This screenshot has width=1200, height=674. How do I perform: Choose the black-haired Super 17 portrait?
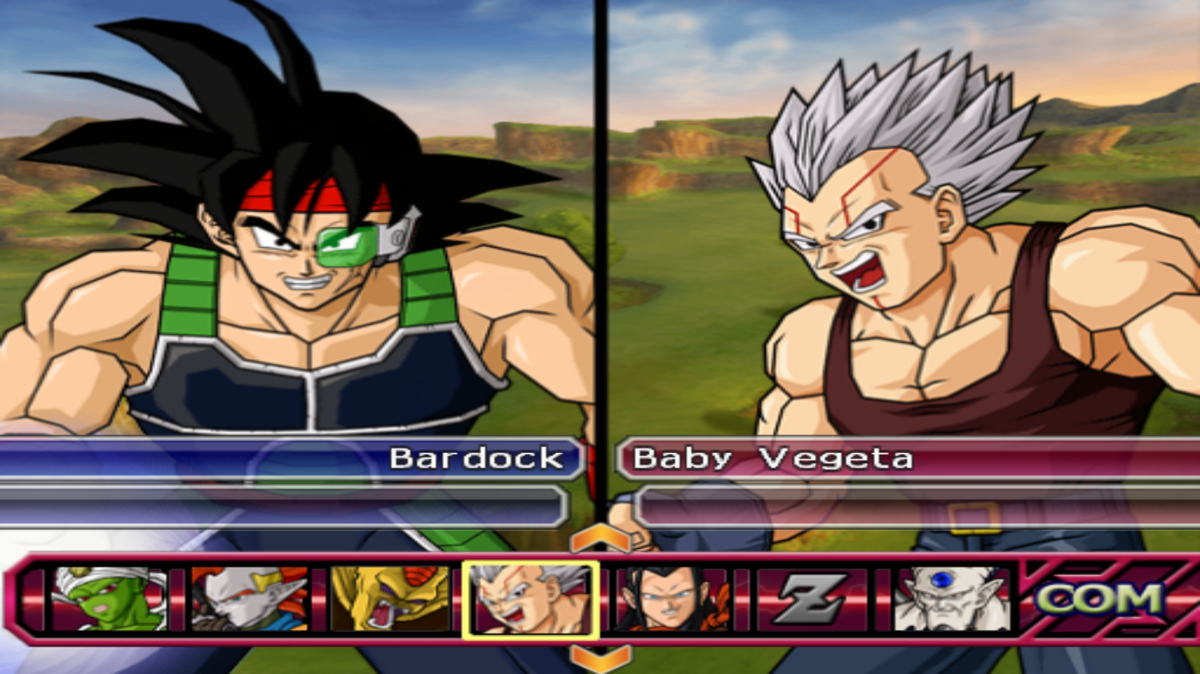tap(671, 599)
